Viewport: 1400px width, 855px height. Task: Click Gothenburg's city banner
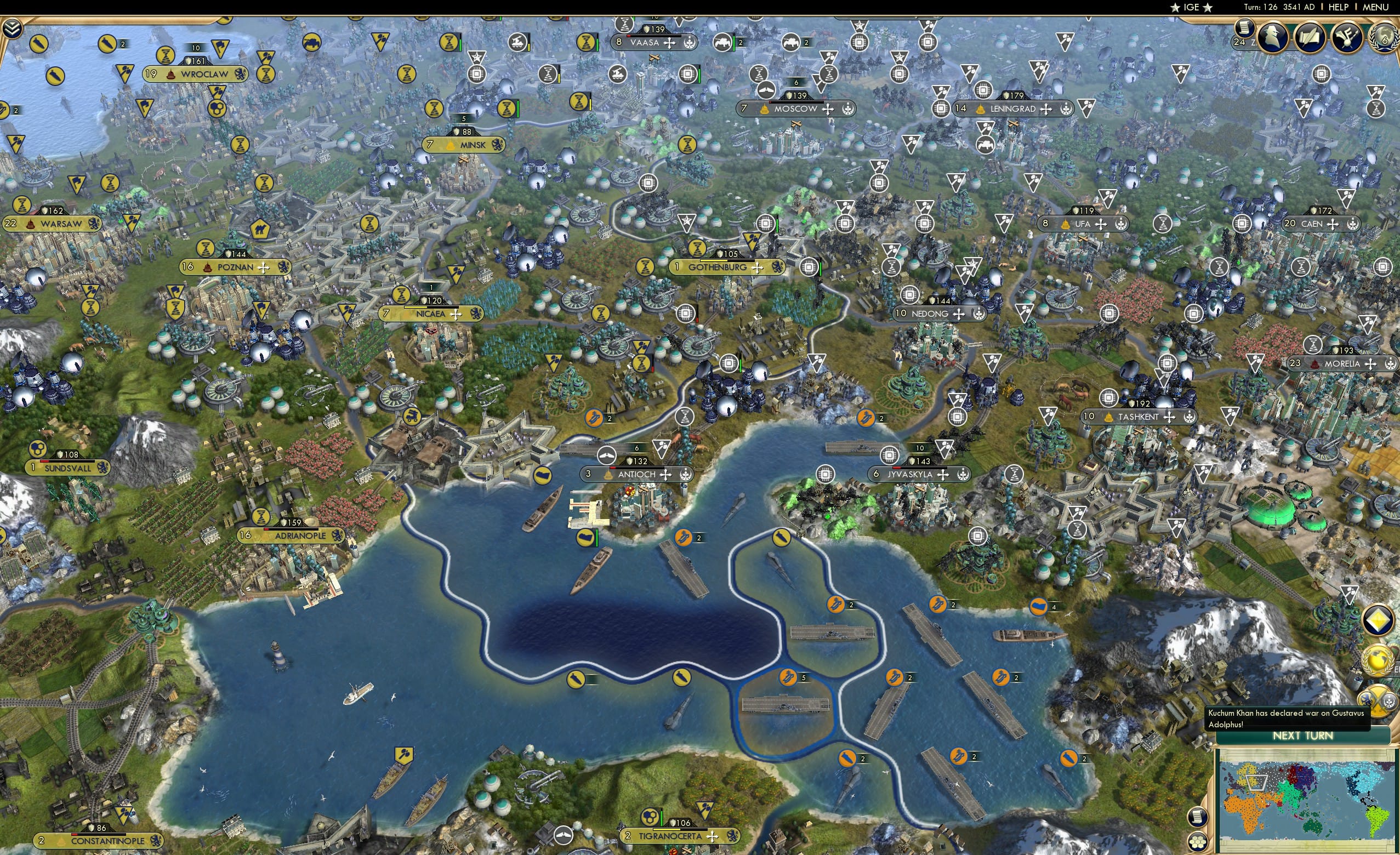pos(718,267)
